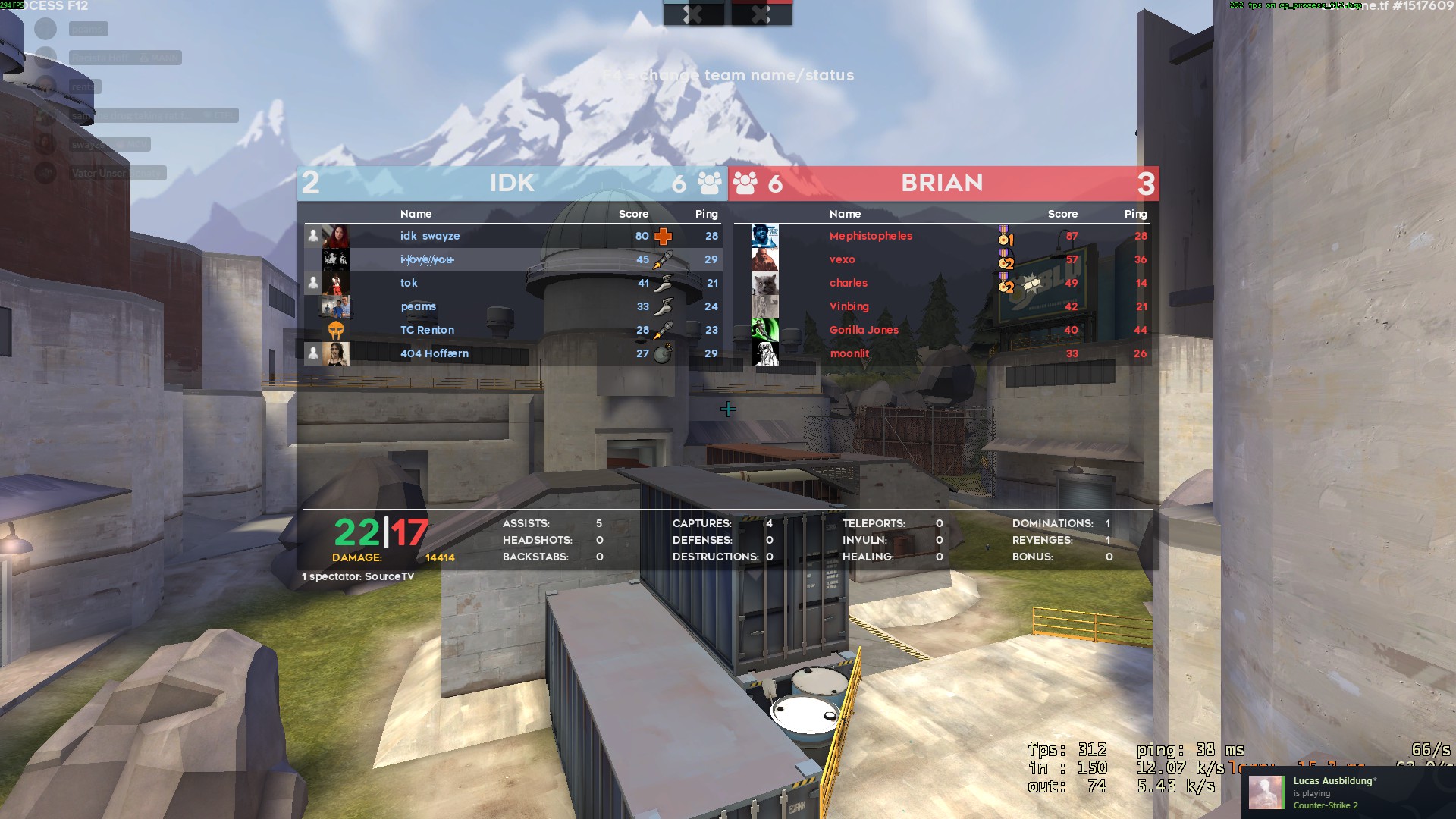The width and height of the screenshot is (1456, 819).
Task: Choose player charles in the red team list
Action: [848, 283]
